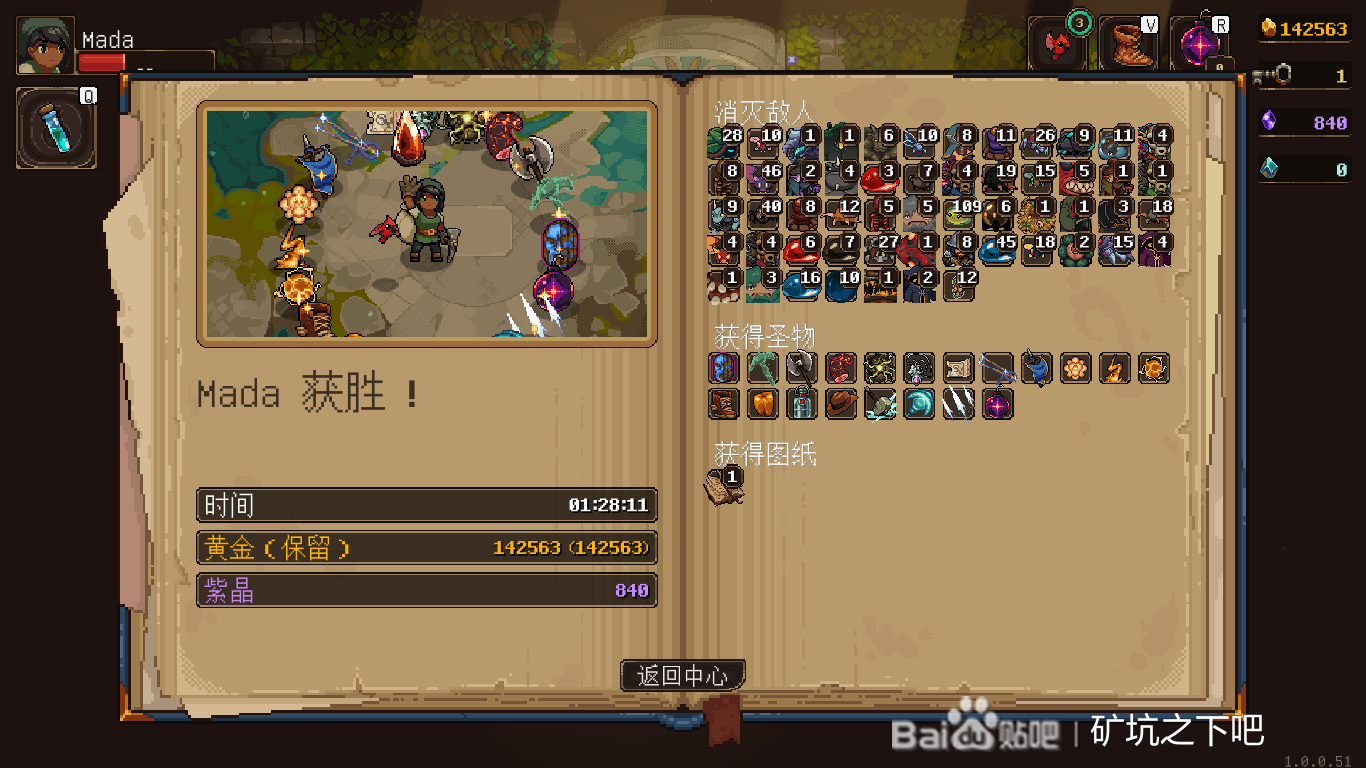Select the golden tooth relic icon

click(x=762, y=404)
